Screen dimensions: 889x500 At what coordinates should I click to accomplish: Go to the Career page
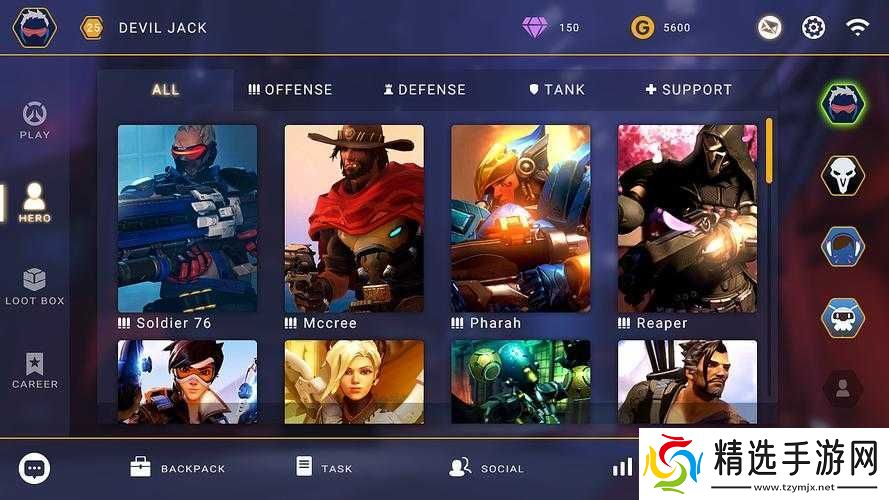pyautogui.click(x=35, y=370)
